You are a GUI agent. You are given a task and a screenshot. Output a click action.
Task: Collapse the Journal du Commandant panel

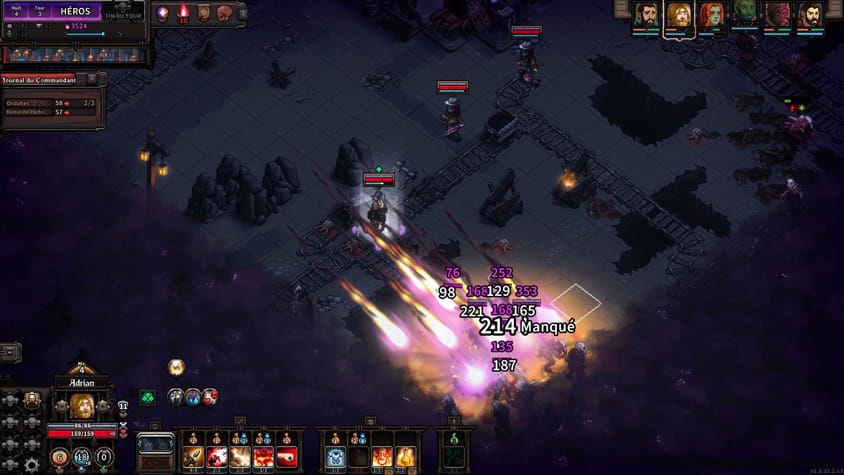click(x=91, y=79)
